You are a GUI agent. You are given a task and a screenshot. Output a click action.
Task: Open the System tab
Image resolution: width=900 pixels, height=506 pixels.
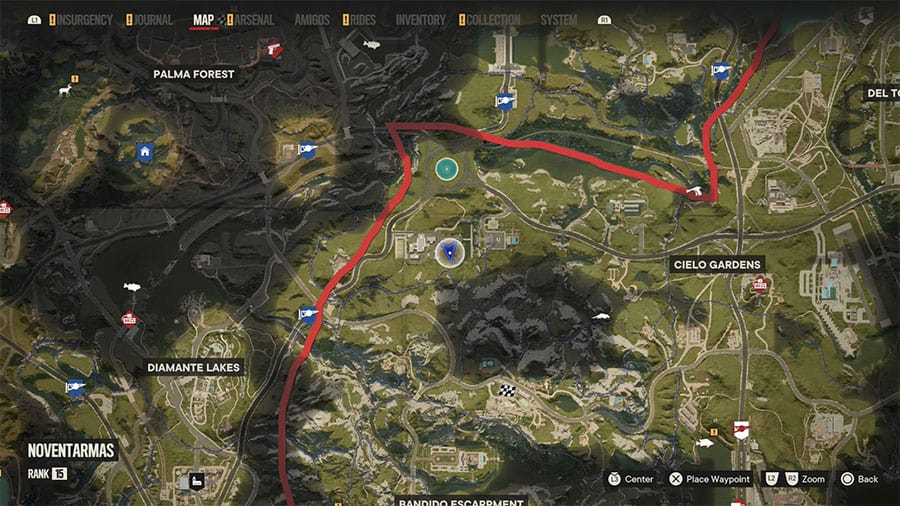(x=558, y=19)
